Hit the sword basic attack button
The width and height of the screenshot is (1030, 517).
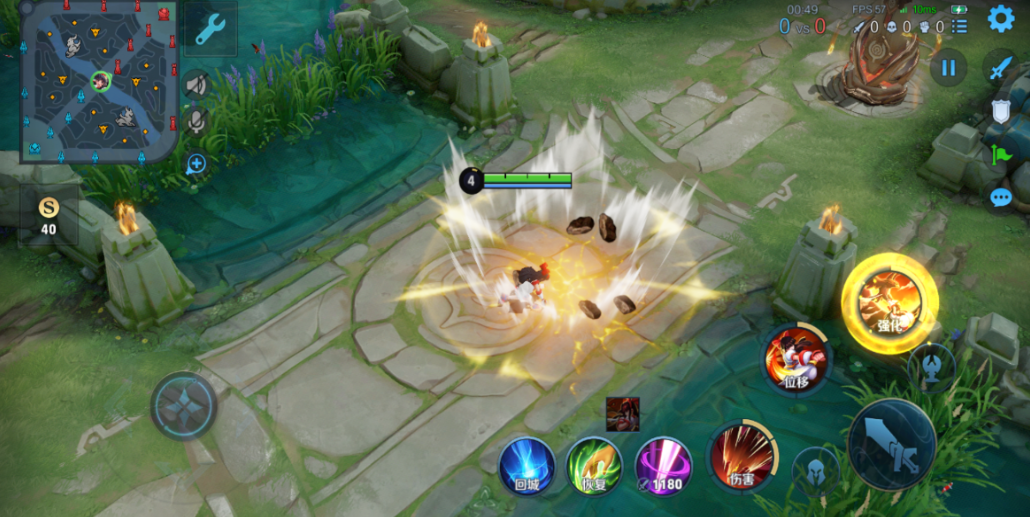(x=891, y=445)
